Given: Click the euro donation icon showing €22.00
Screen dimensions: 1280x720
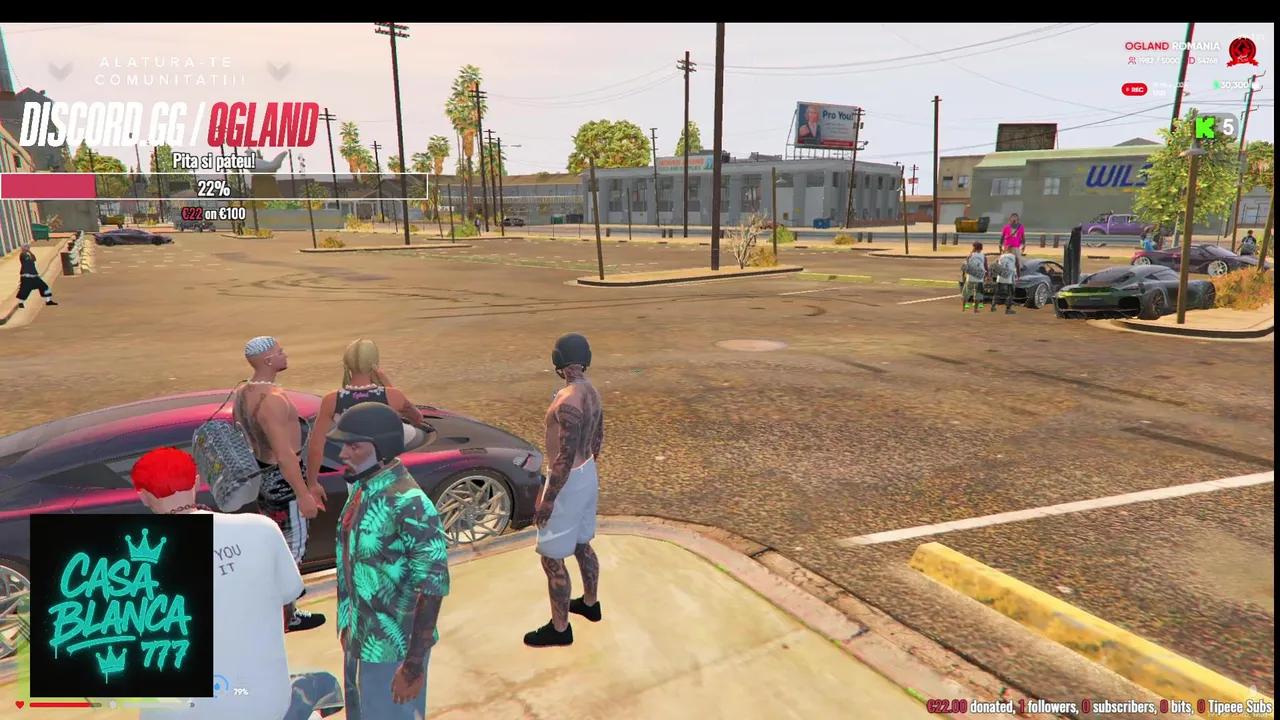Looking at the screenshot, I should 932,705.
